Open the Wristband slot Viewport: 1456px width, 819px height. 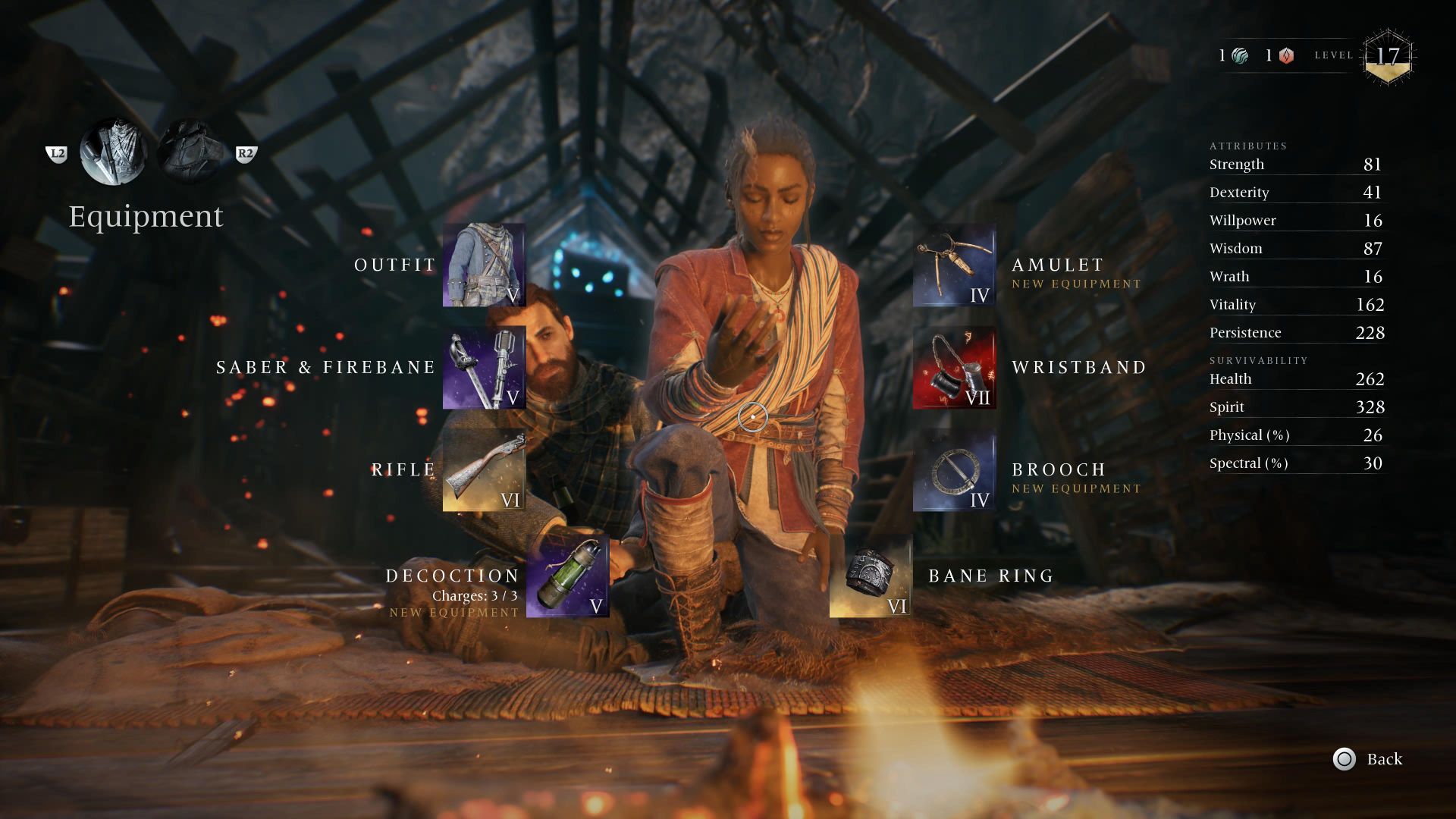954,367
